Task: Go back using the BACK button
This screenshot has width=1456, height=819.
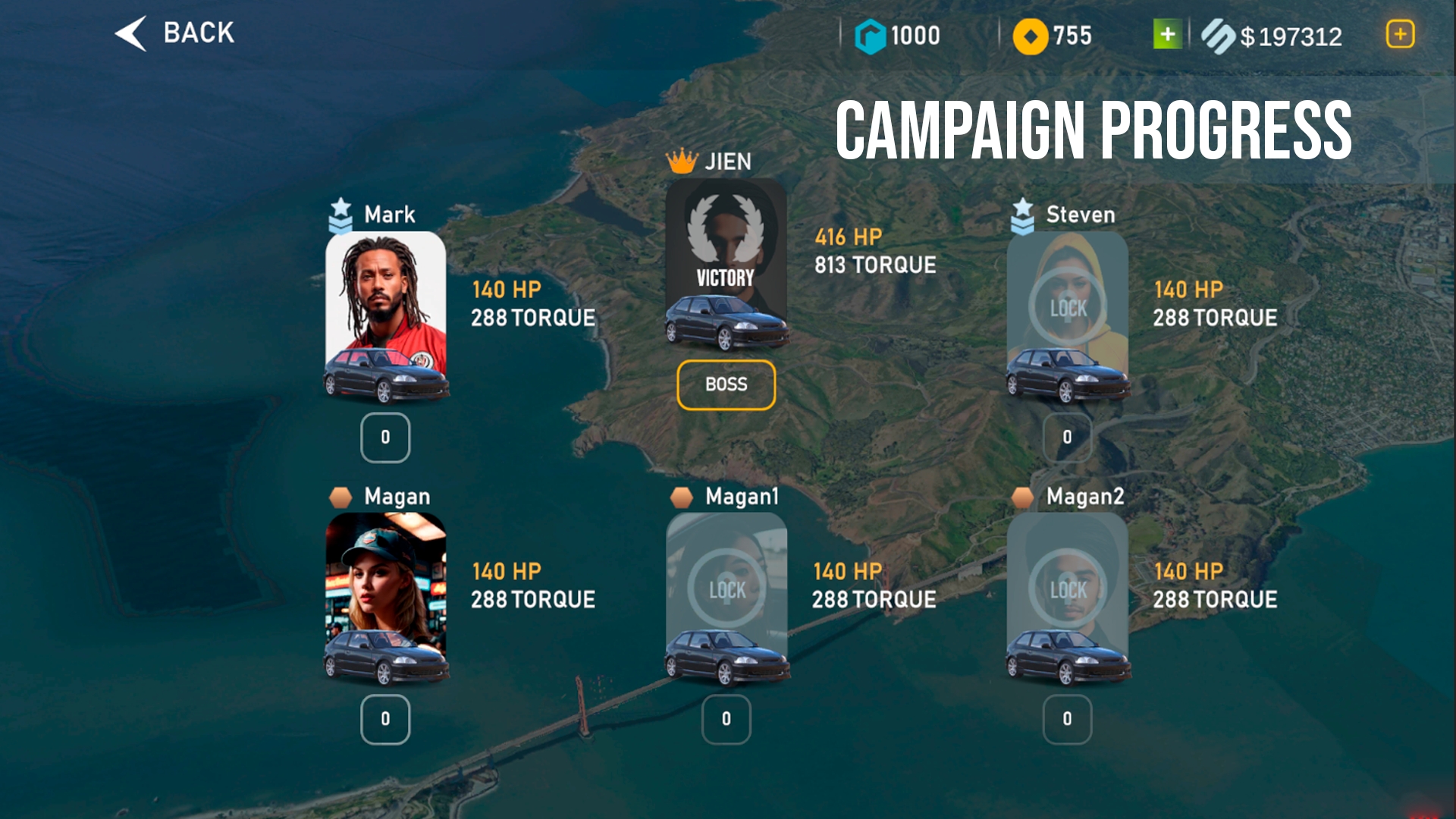Action: tap(176, 33)
